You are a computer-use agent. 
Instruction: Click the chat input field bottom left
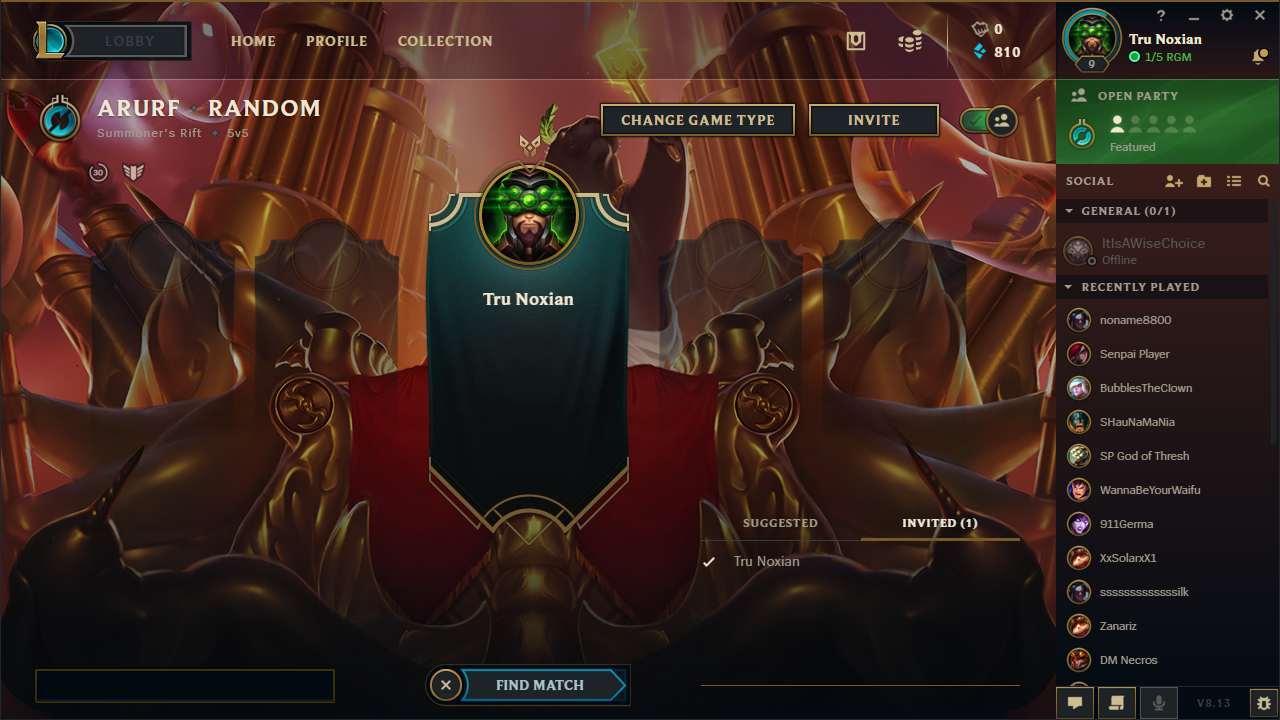coord(184,686)
